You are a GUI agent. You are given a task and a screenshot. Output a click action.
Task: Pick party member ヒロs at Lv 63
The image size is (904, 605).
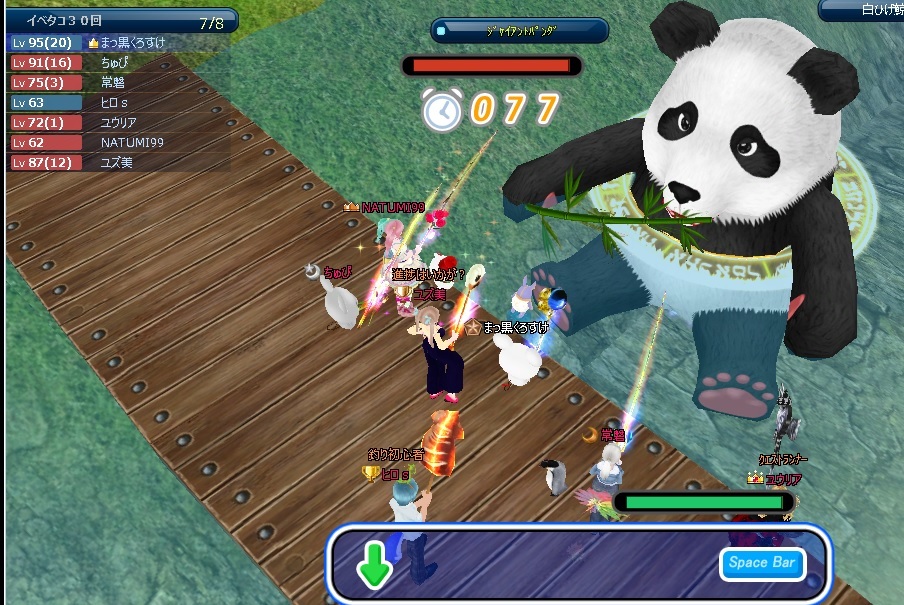pos(120,102)
